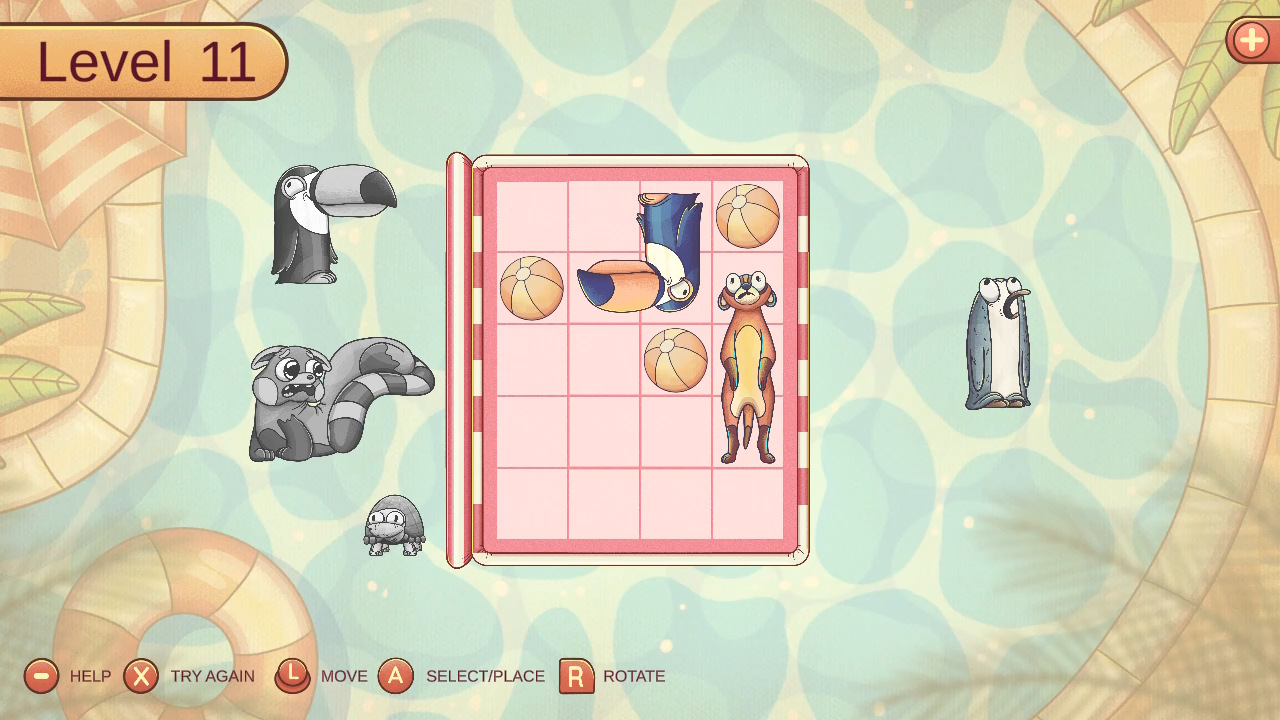1280x720 pixels.
Task: Open the plus menu in the top-right corner
Action: pos(1251,41)
